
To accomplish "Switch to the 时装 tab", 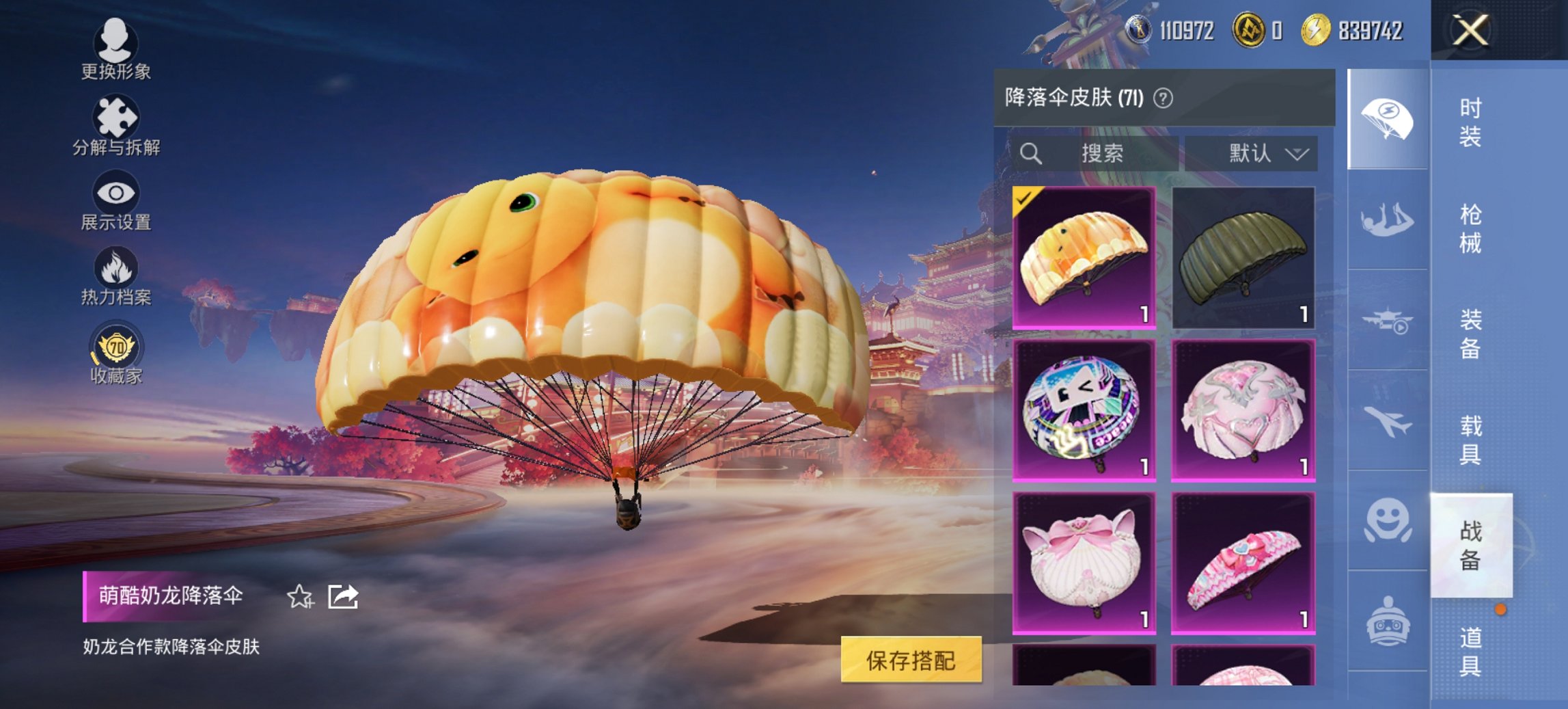I will 1472,123.
